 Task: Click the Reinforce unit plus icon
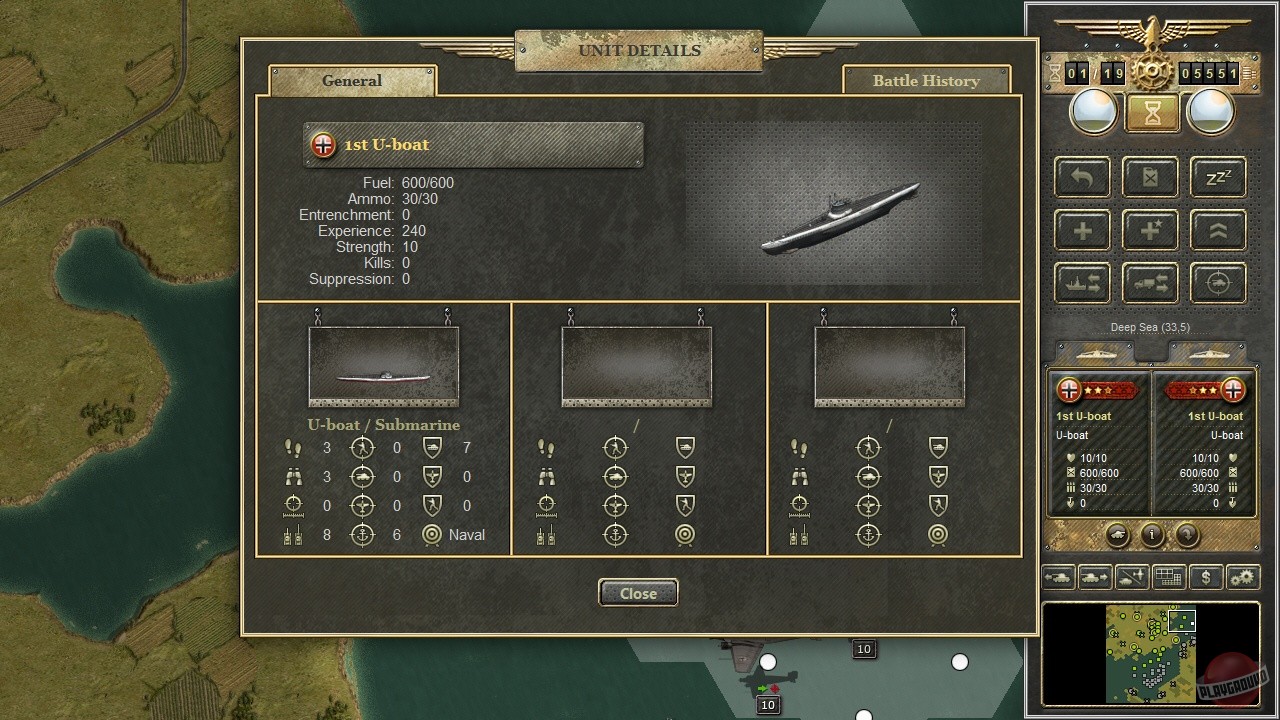1081,230
